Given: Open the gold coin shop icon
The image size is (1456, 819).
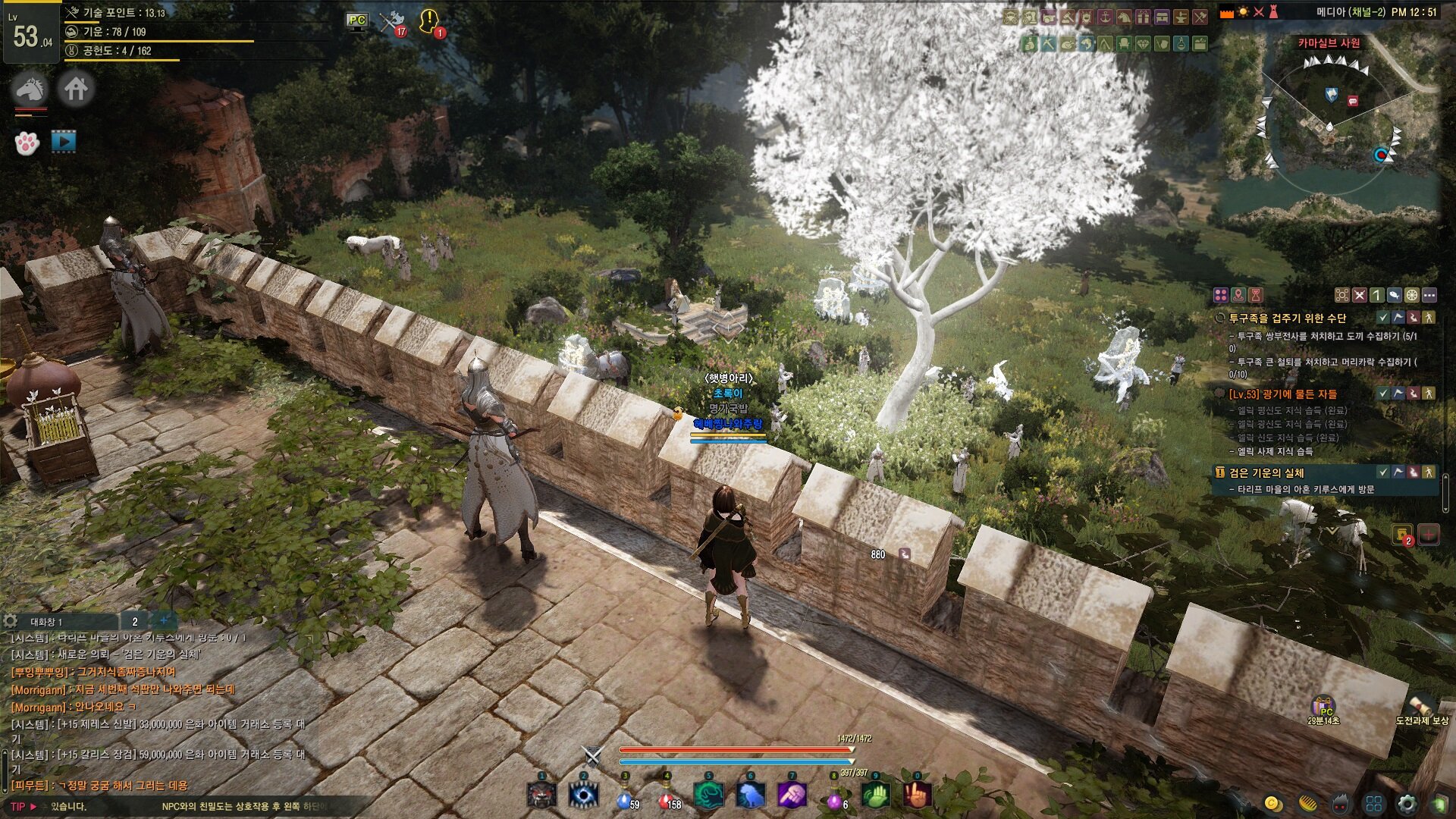Looking at the screenshot, I should (x=1273, y=804).
